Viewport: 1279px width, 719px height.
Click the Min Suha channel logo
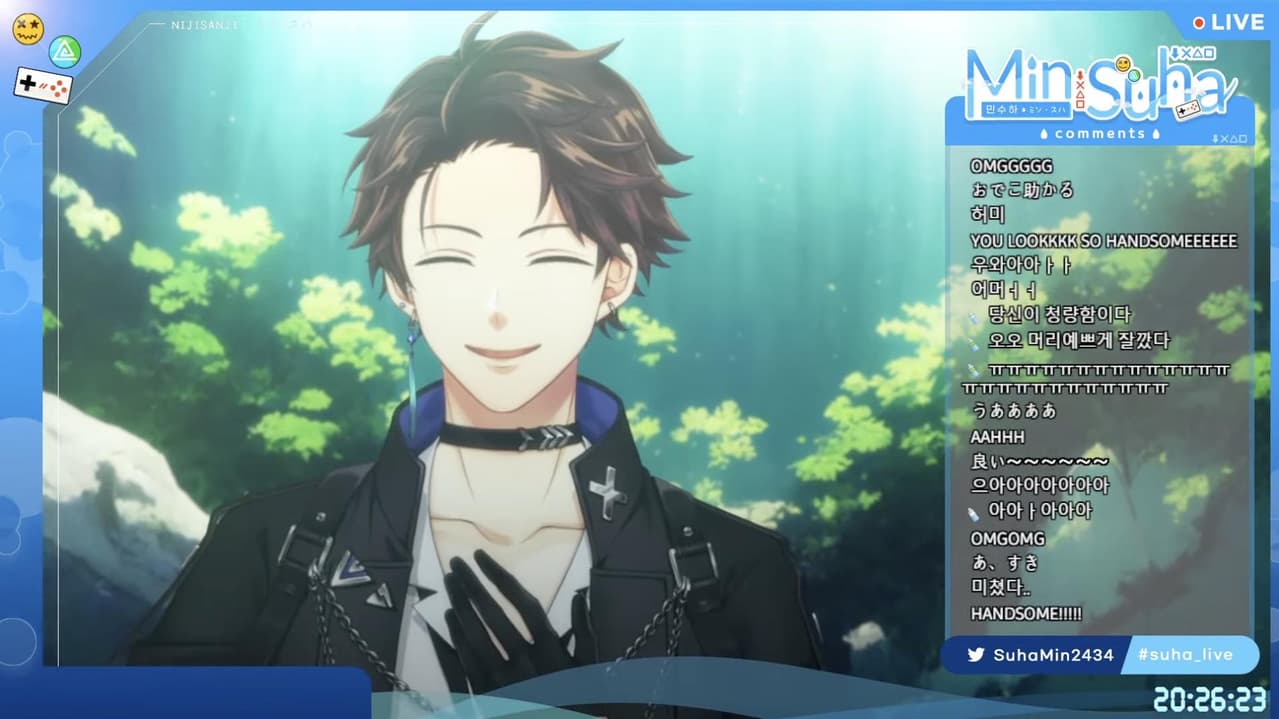coord(1097,82)
